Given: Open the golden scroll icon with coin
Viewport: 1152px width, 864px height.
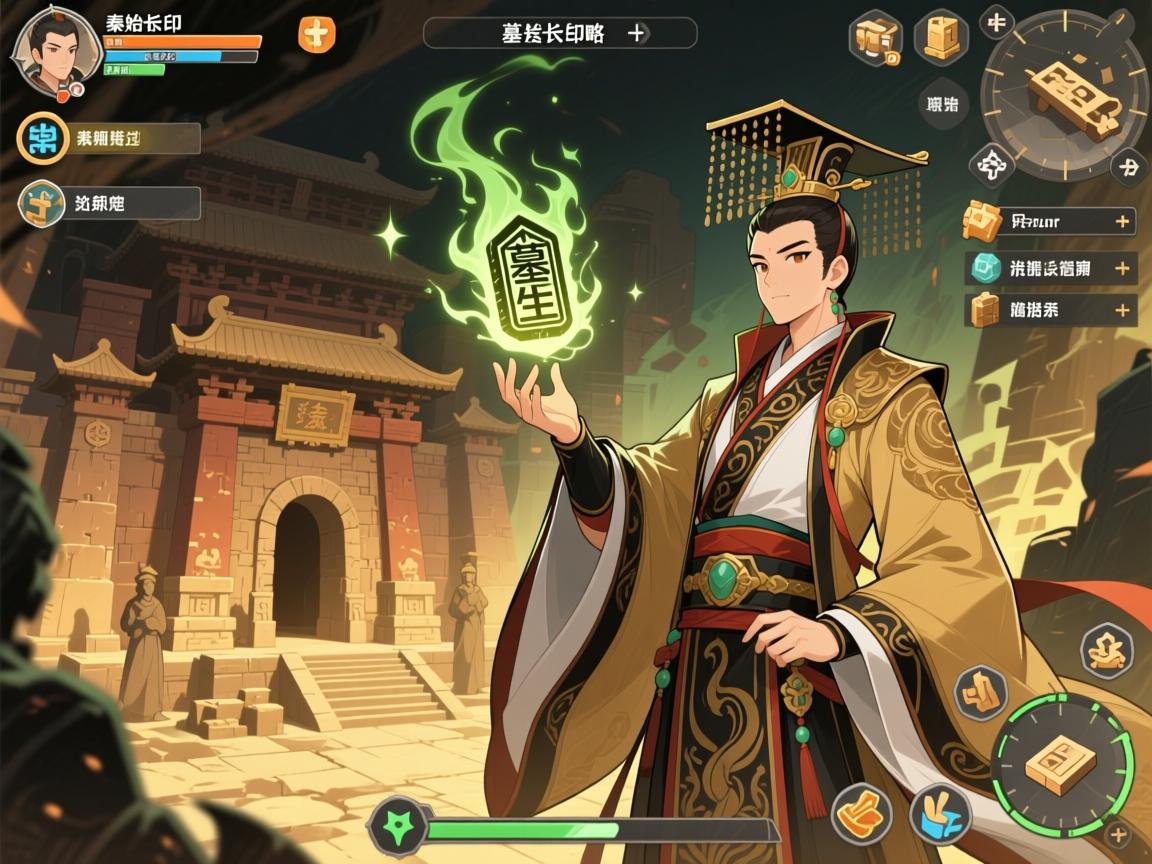Looking at the screenshot, I should tap(875, 40).
